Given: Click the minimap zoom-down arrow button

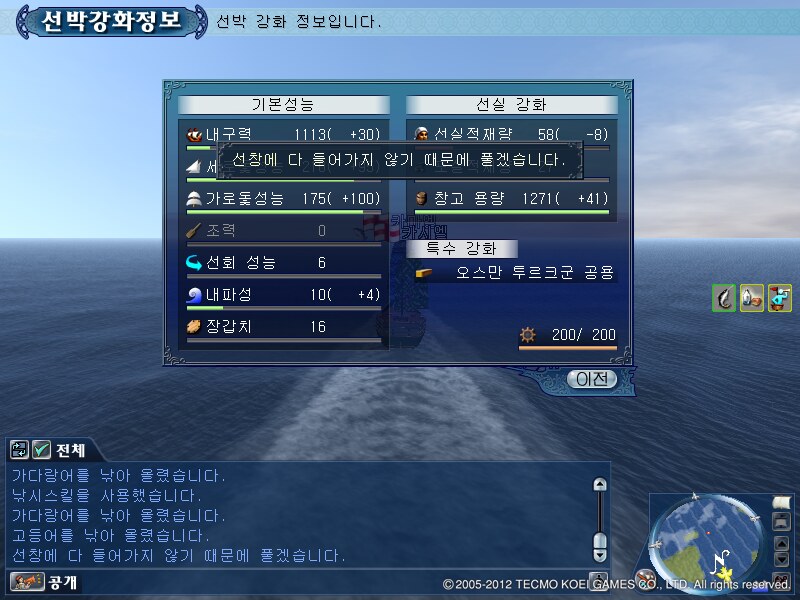Looking at the screenshot, I should (x=782, y=562).
